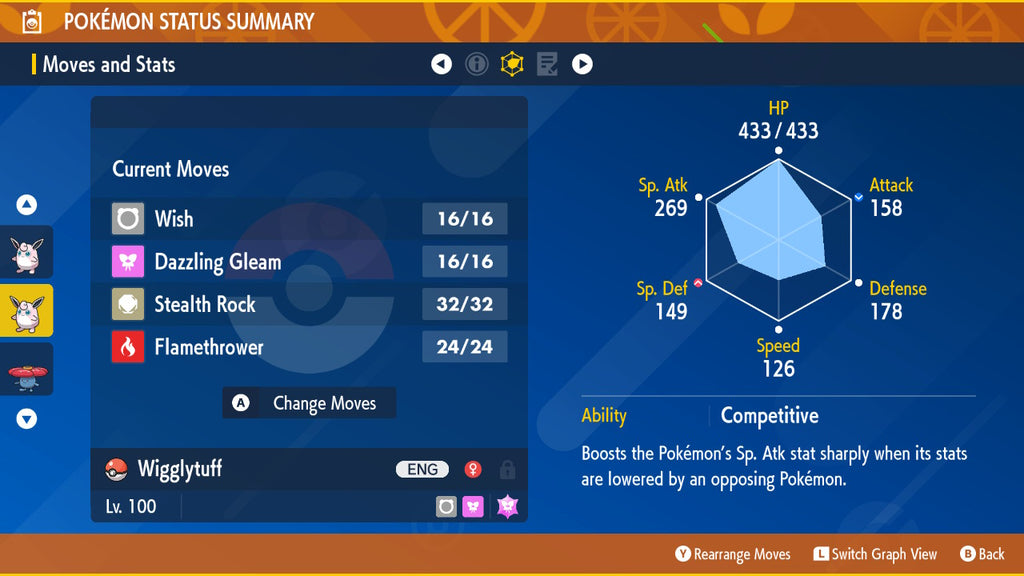Select the Vileplume party thumbnail
1024x576 pixels.
tap(27, 369)
